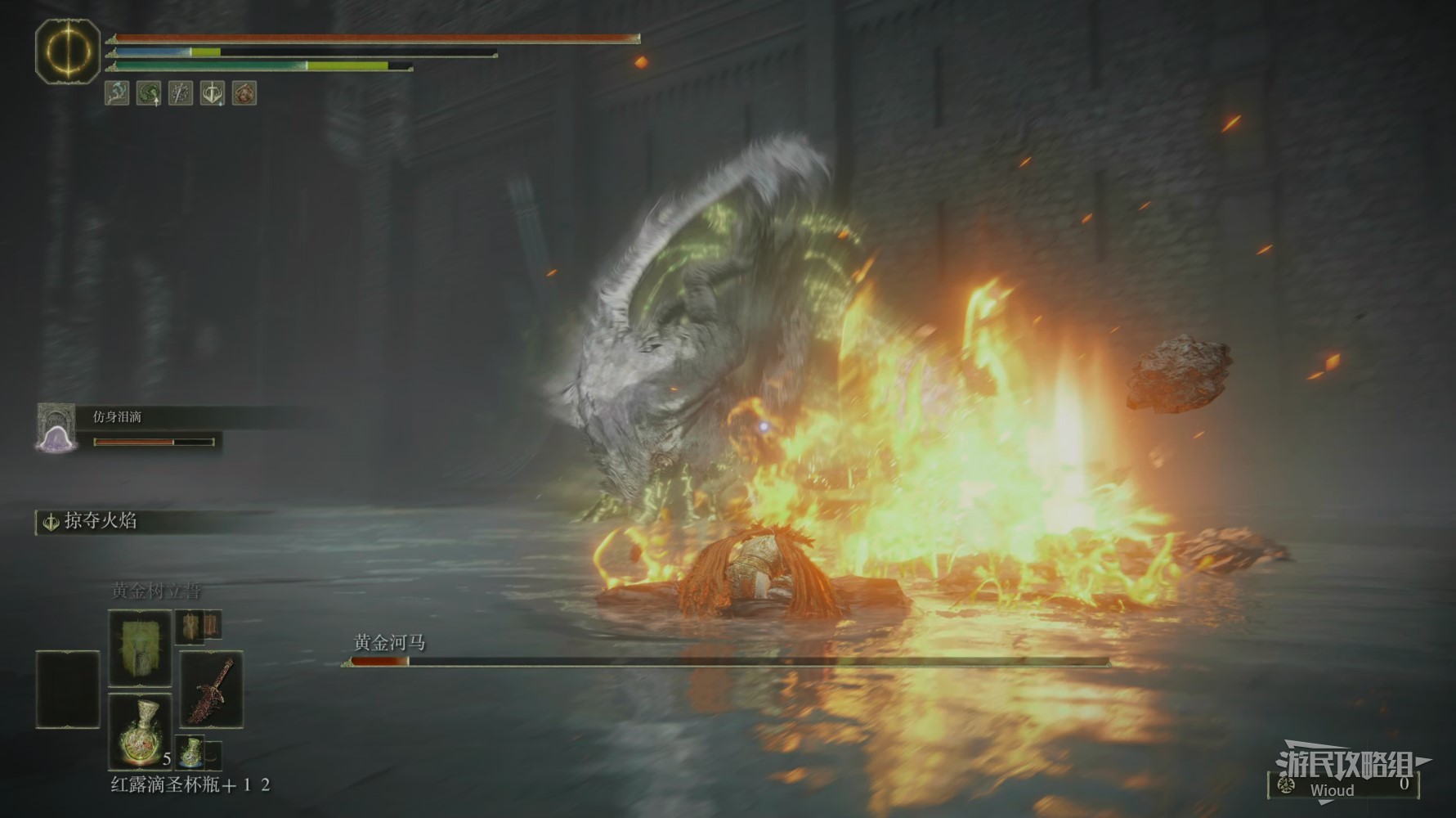Click the empty left-hand armament slot
Screen dimensions: 1456x818
pos(68,689)
